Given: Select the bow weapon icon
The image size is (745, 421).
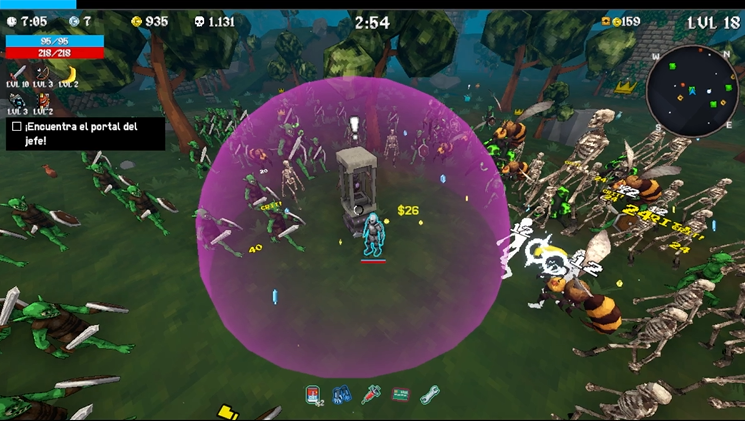Looking at the screenshot, I should (x=43, y=73).
